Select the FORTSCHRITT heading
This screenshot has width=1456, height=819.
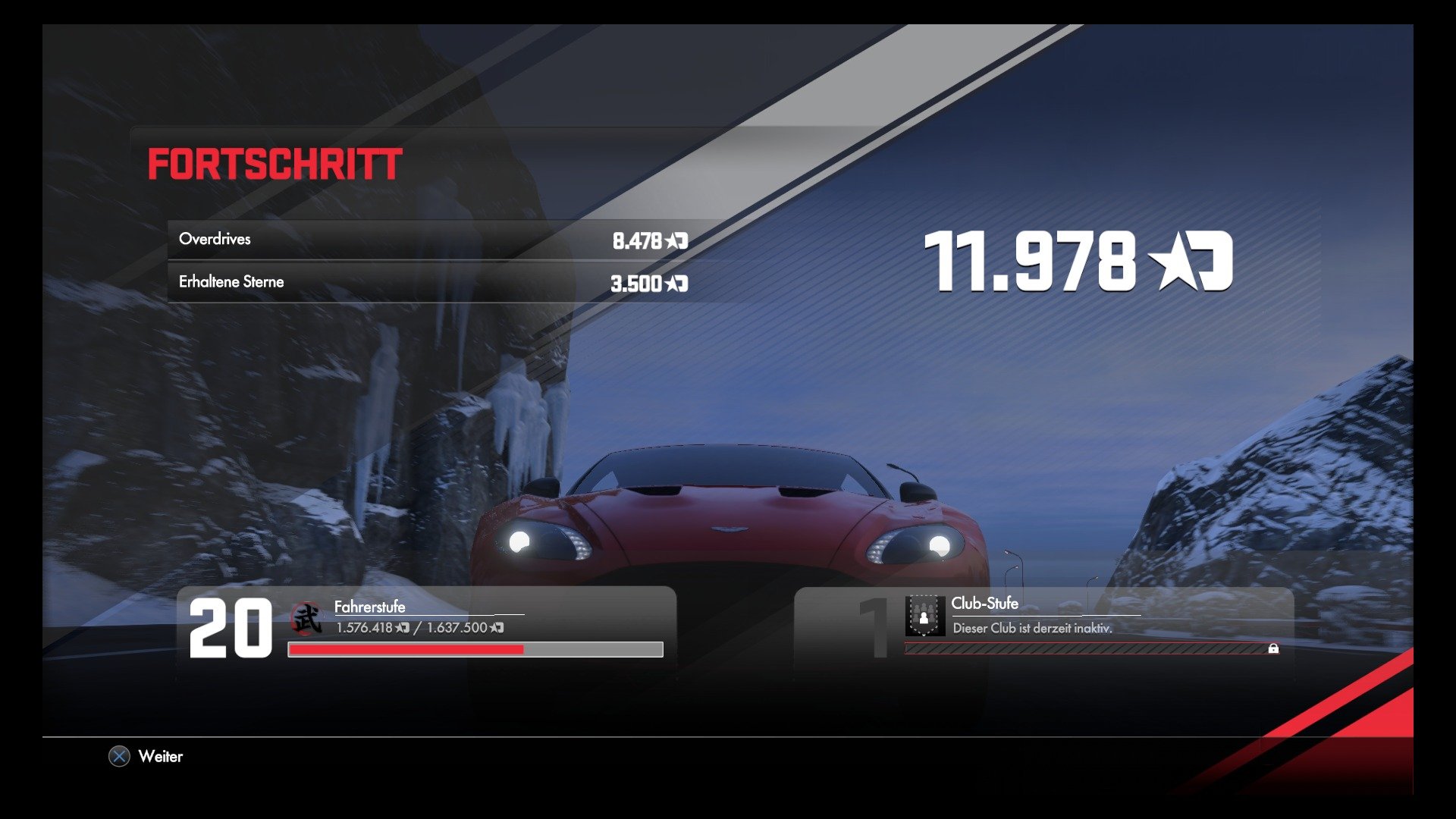point(275,163)
